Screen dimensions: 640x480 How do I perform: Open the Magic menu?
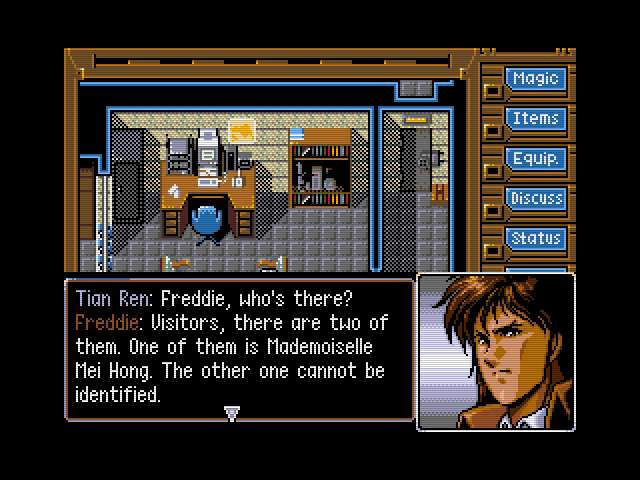(x=535, y=79)
